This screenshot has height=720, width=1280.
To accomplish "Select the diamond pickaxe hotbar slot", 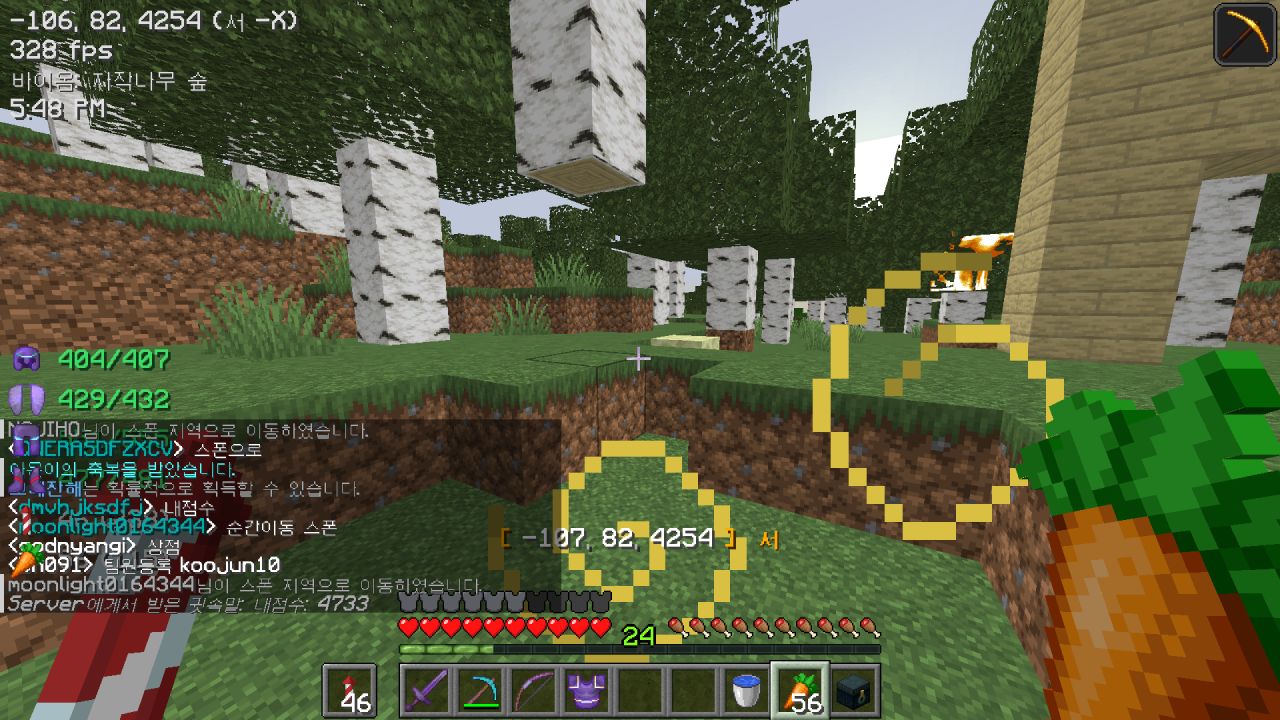I will point(480,691).
